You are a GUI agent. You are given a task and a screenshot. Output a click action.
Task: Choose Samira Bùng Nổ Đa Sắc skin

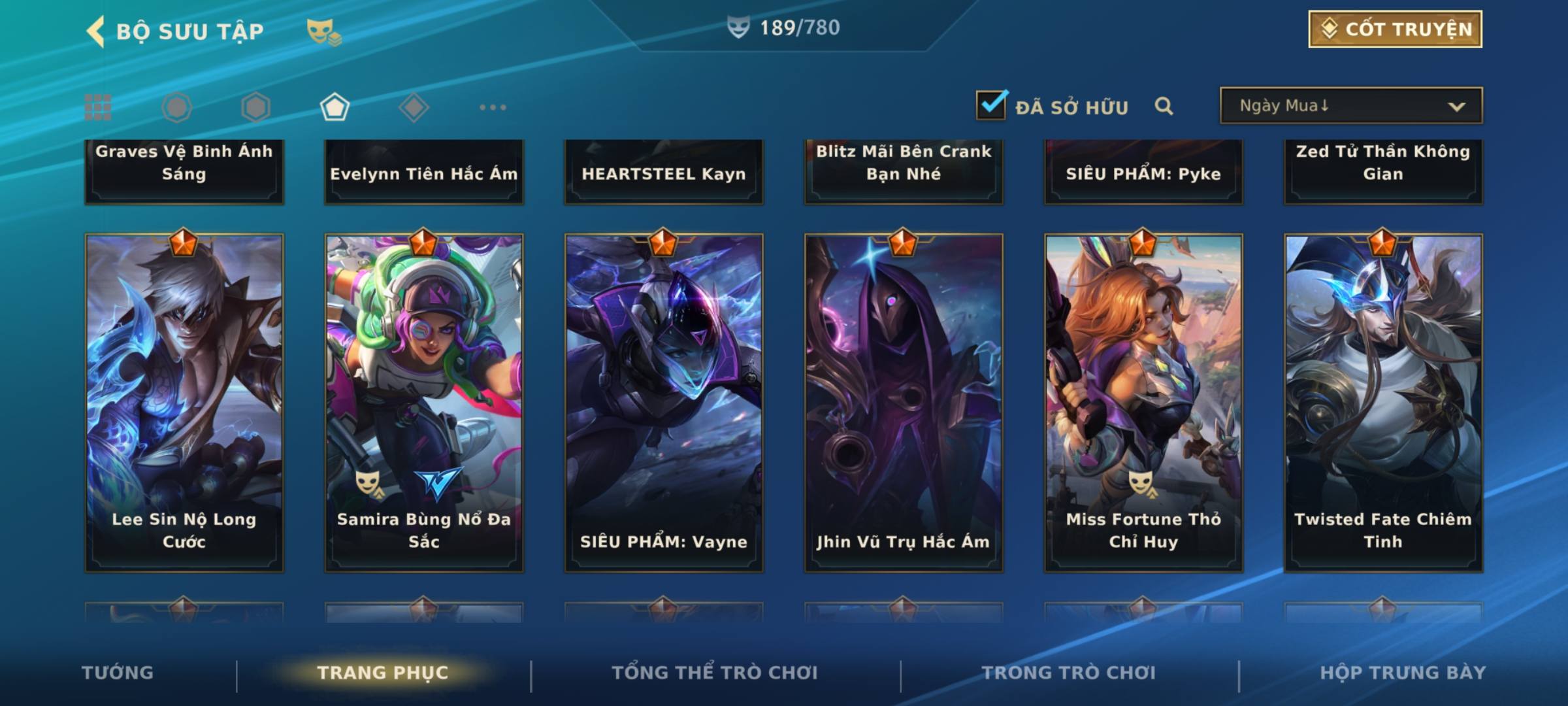(424, 402)
